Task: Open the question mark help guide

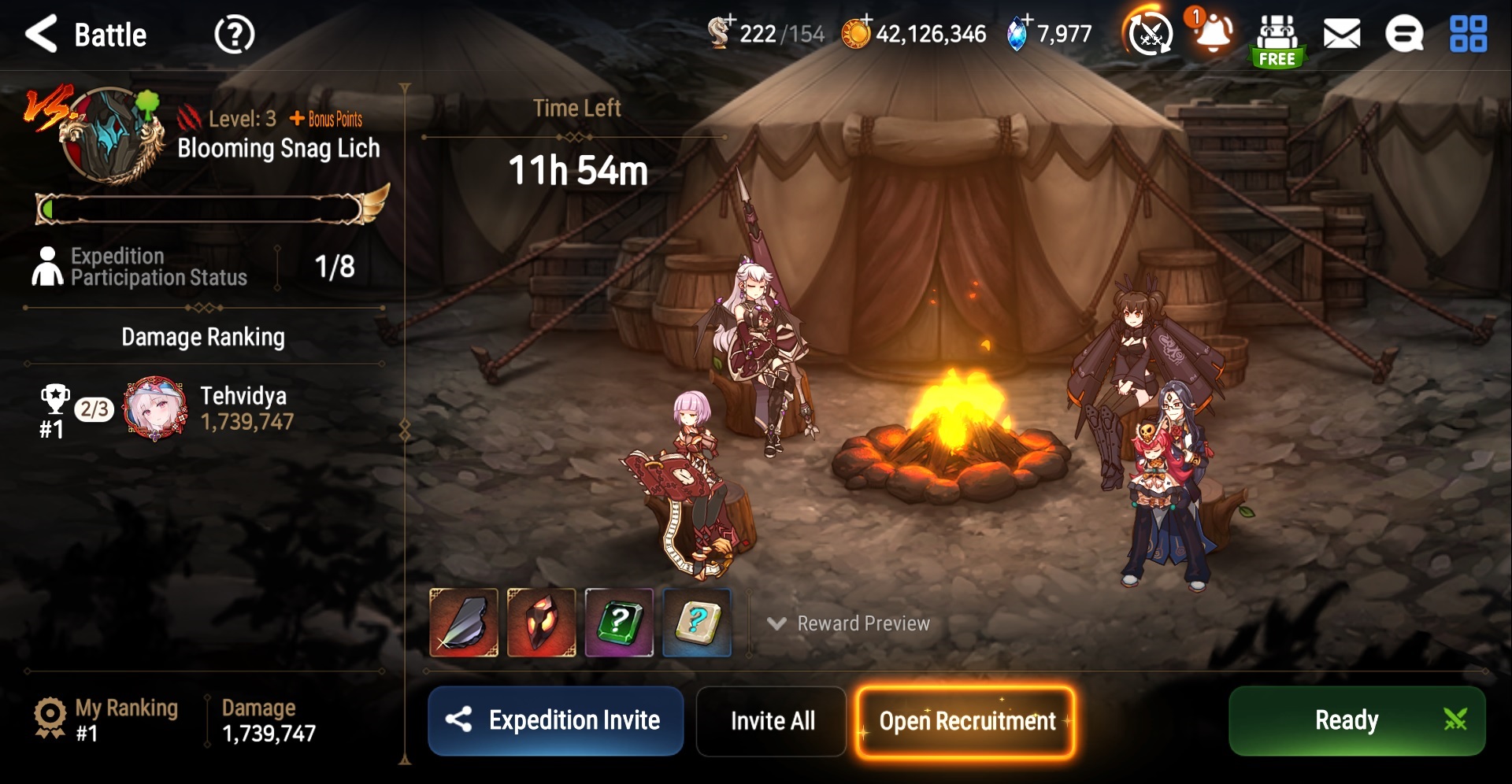Action: pyautogui.click(x=234, y=35)
